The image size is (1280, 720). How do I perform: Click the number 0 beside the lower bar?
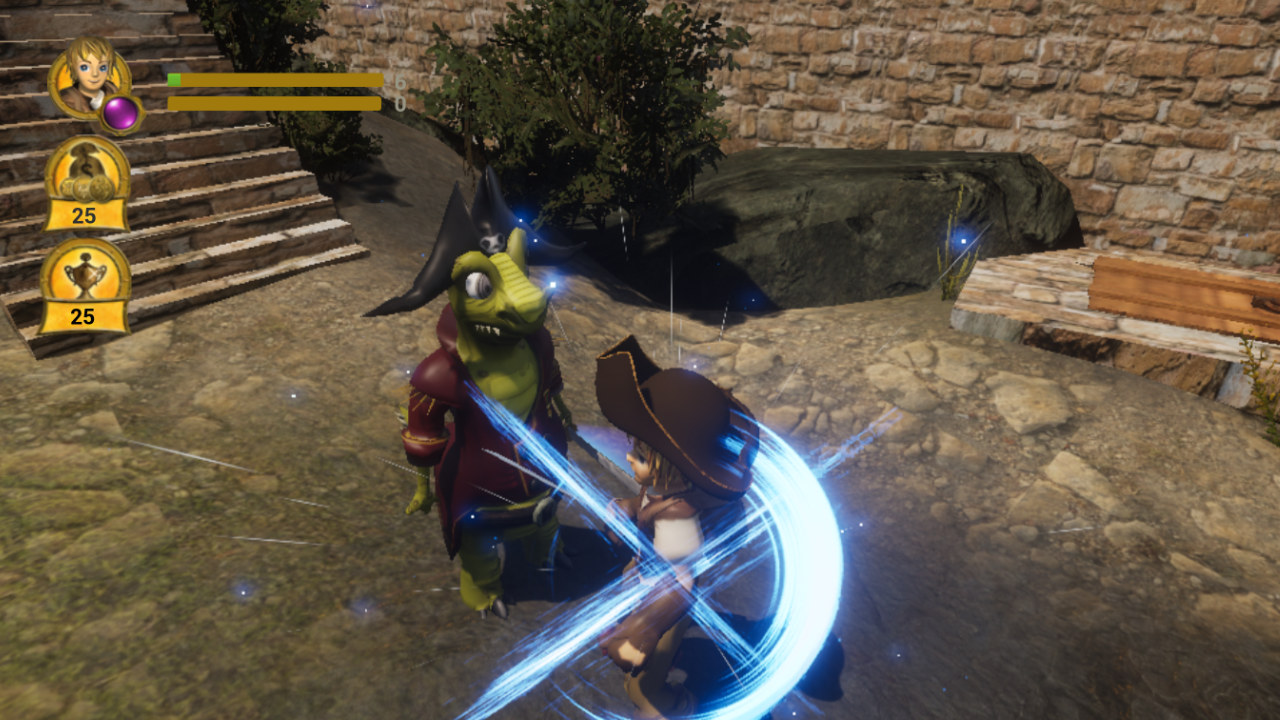coord(401,103)
